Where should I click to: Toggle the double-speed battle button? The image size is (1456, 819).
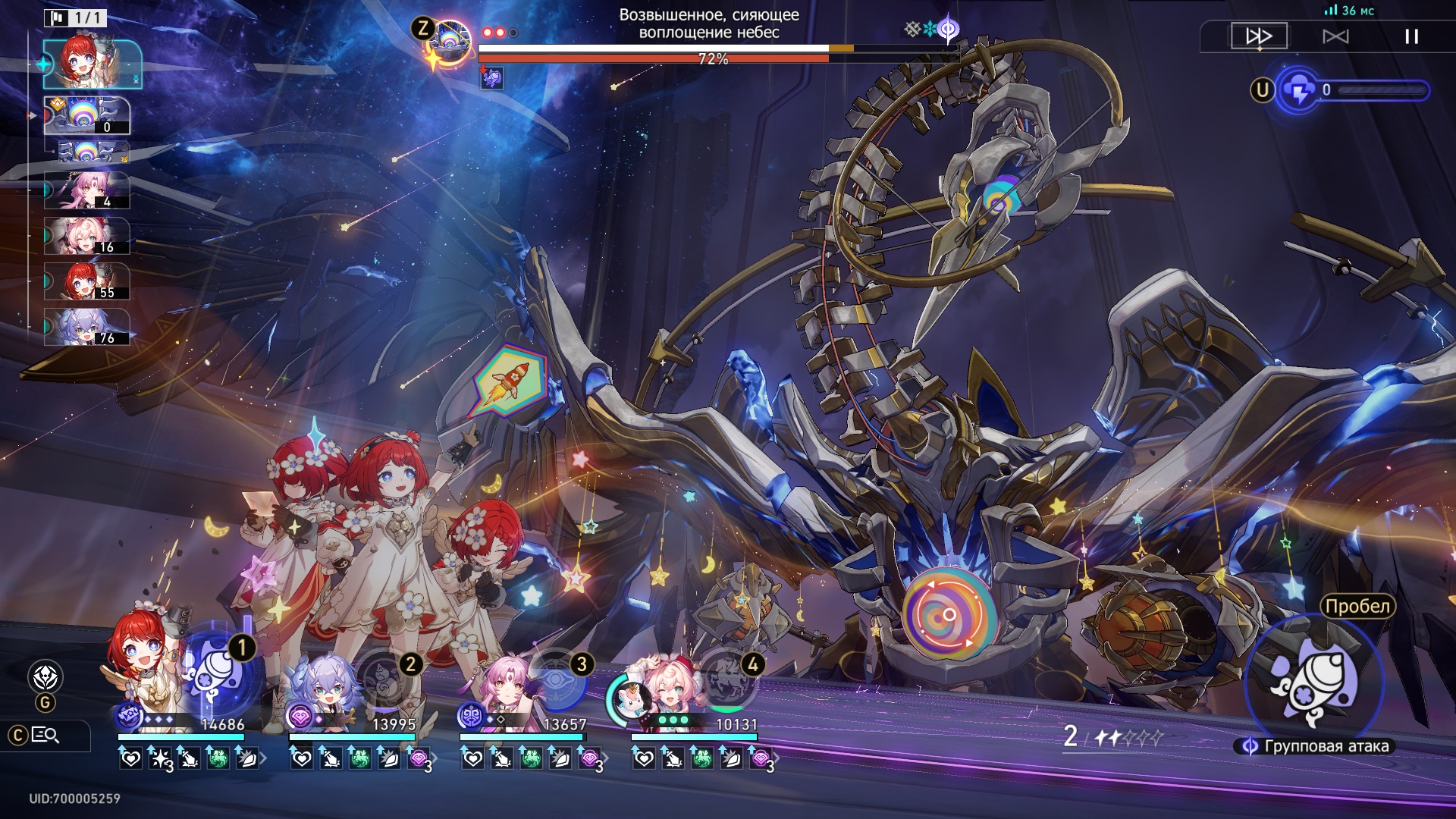(x=1259, y=36)
